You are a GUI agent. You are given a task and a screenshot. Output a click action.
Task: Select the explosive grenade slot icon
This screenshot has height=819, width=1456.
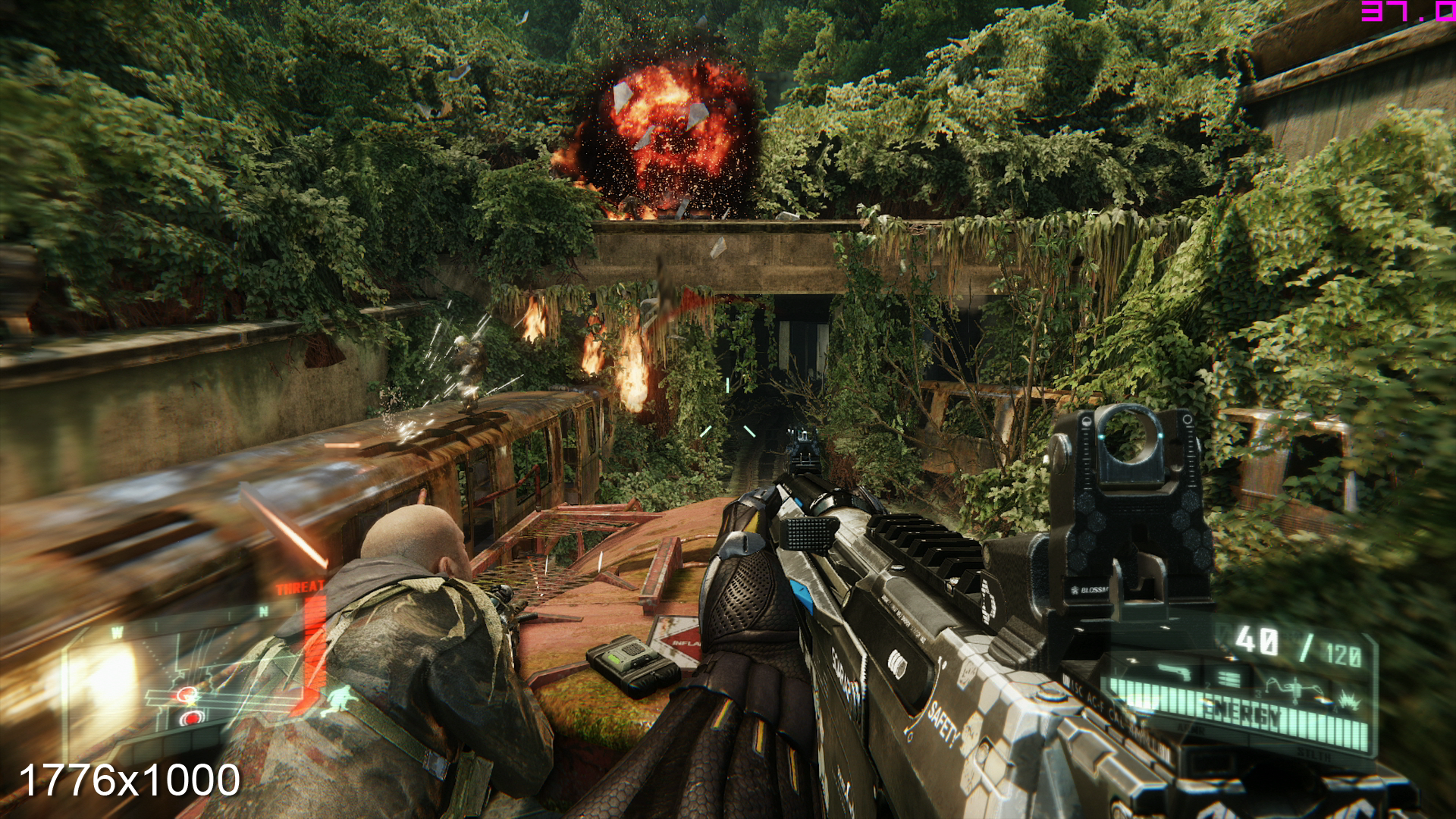1349,701
